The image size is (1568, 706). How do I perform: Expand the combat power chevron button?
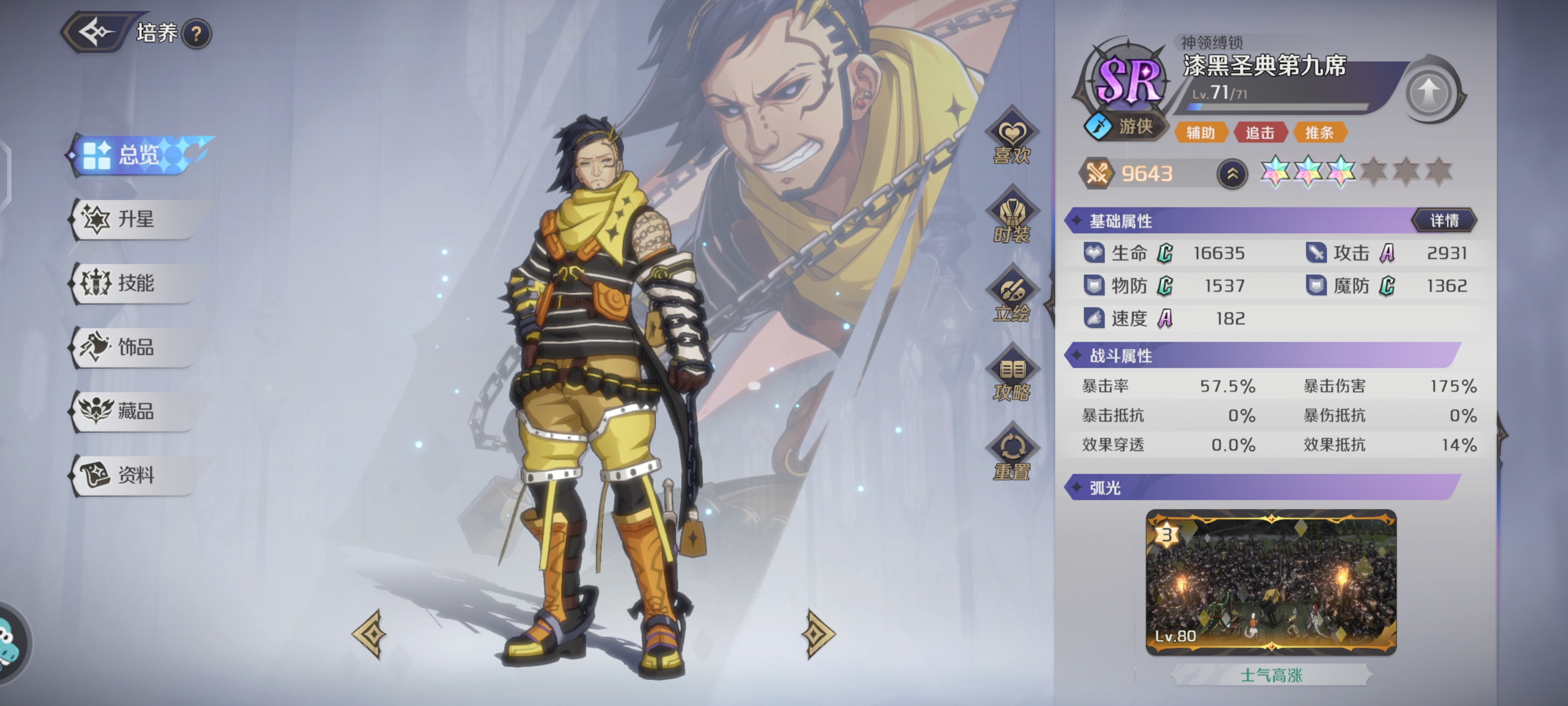1232,174
